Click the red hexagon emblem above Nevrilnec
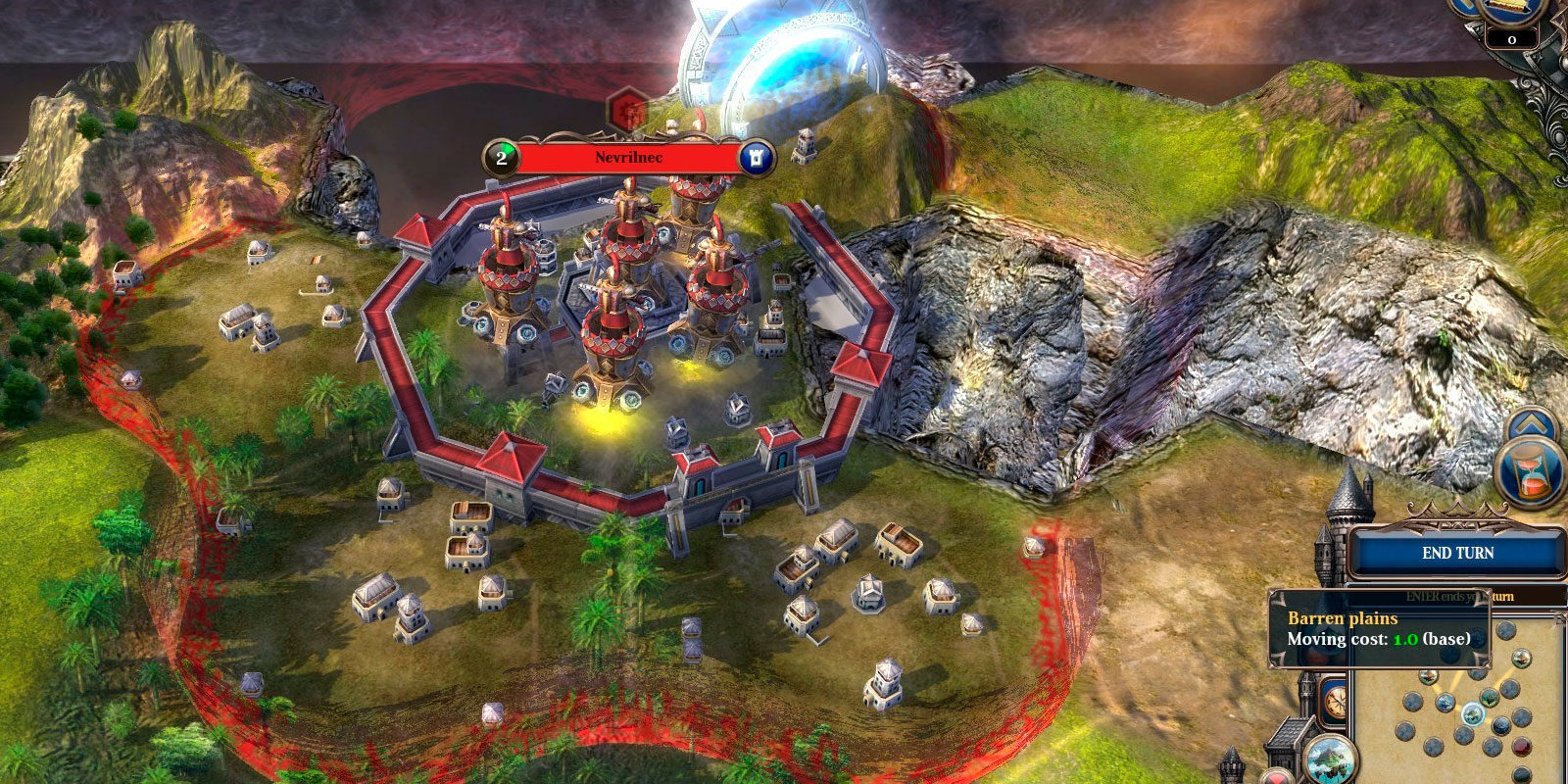 [626, 109]
